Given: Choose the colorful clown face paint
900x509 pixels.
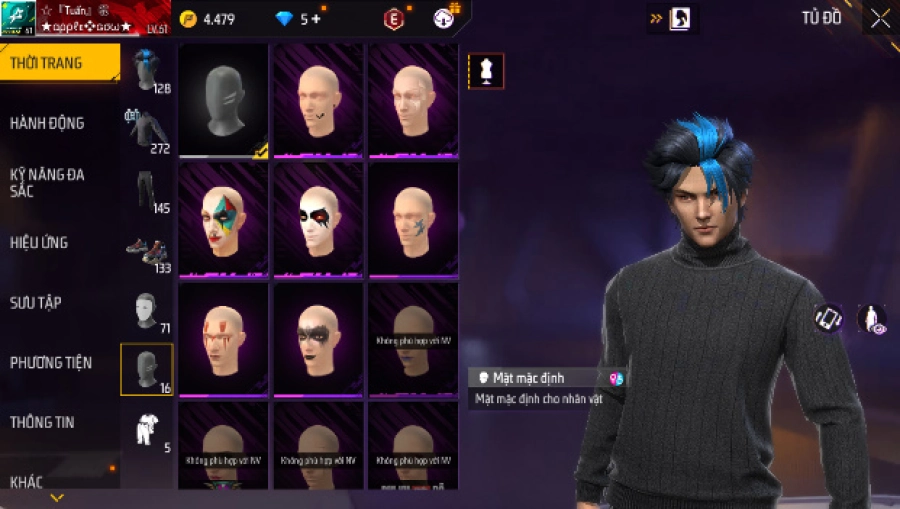Looking at the screenshot, I should click(x=224, y=219).
